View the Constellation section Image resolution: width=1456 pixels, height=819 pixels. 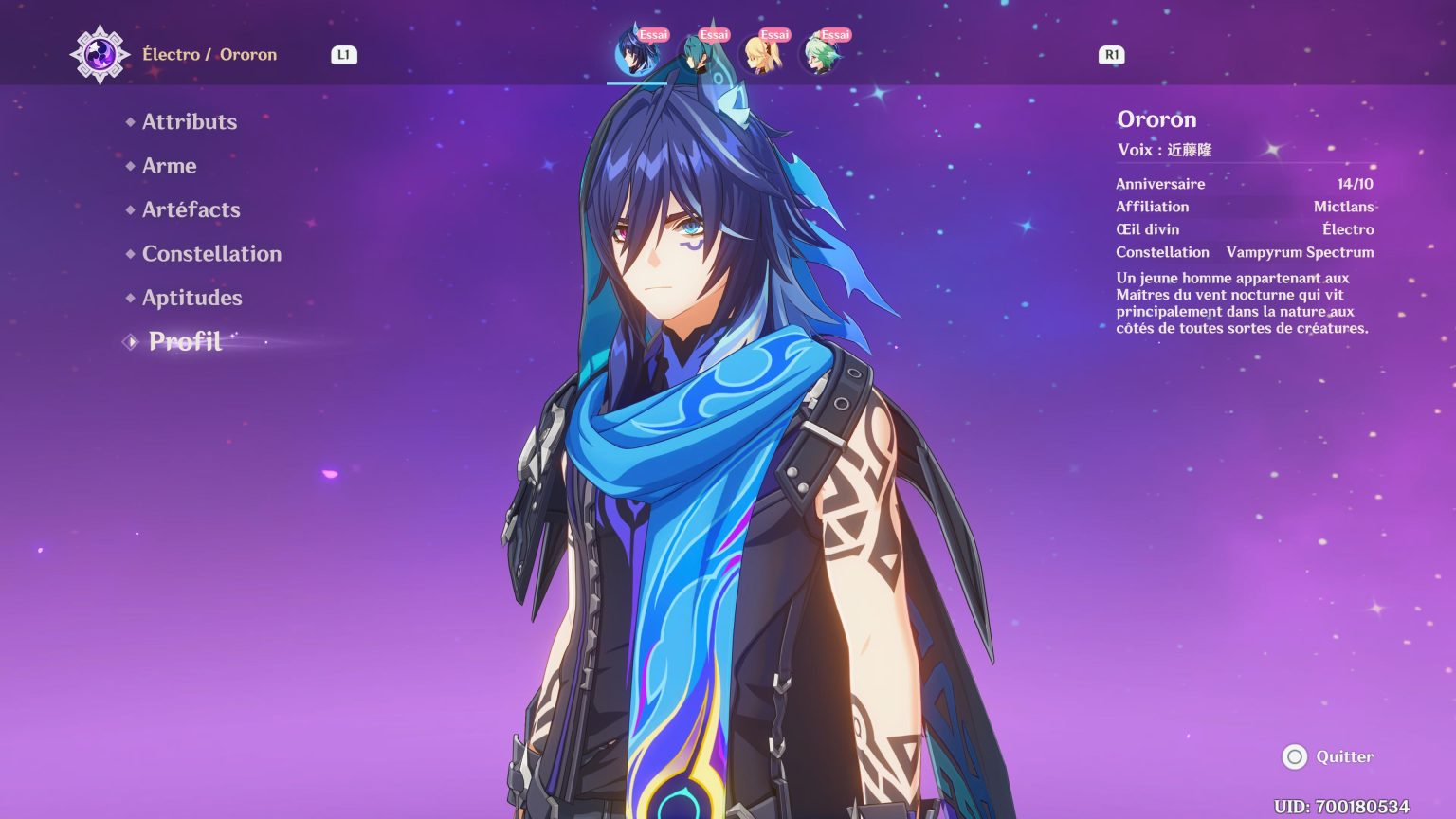(210, 253)
